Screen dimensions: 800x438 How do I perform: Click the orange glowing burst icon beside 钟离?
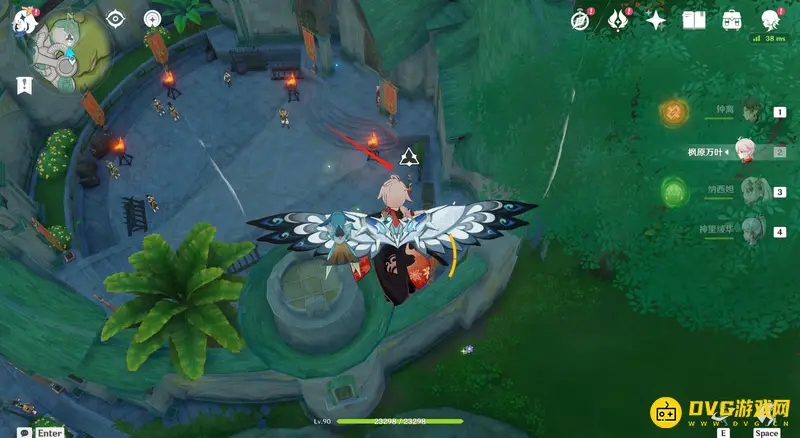(x=675, y=109)
